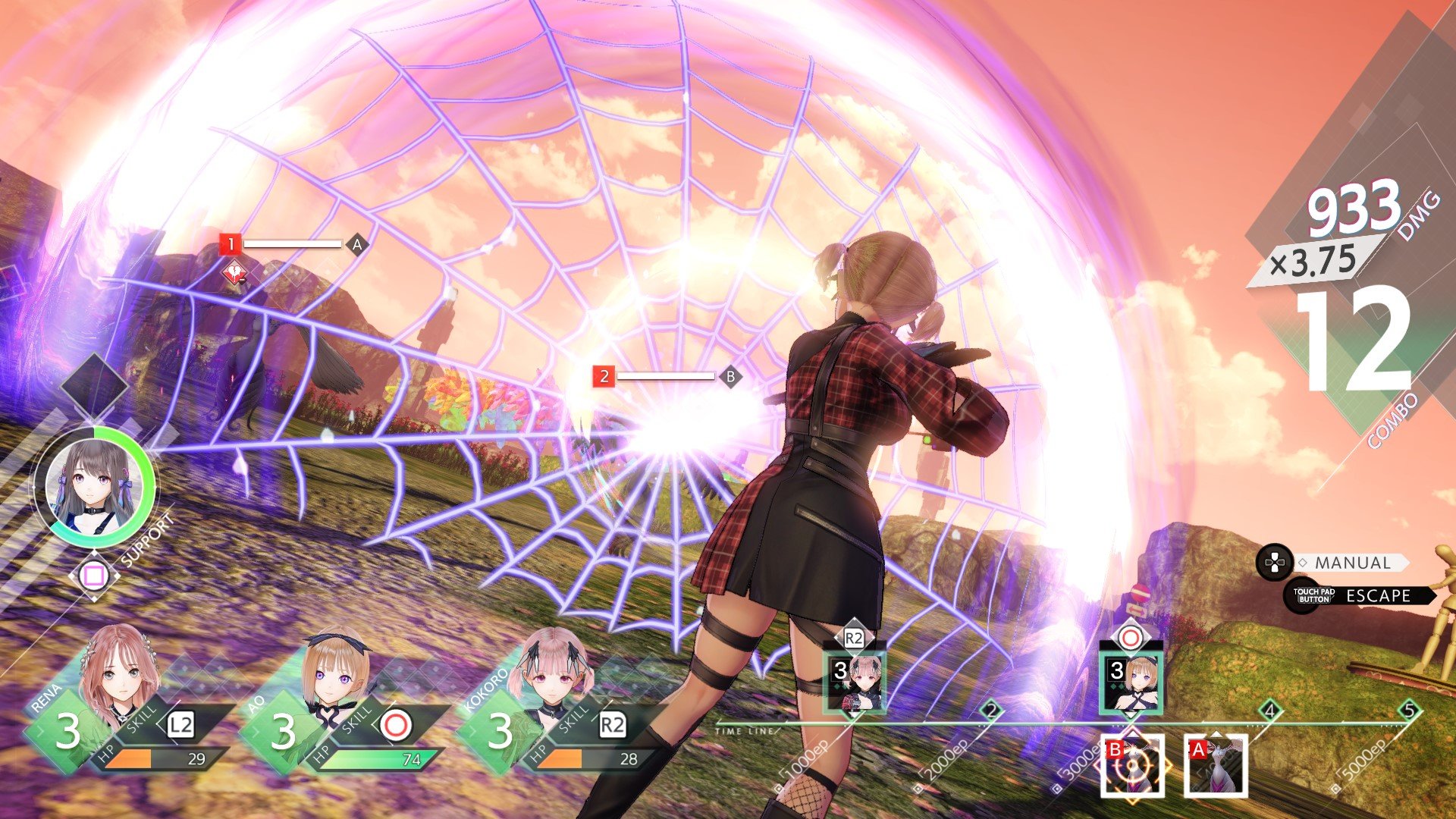Open Kokoro's skill with the R2 prompt

pyautogui.click(x=612, y=724)
